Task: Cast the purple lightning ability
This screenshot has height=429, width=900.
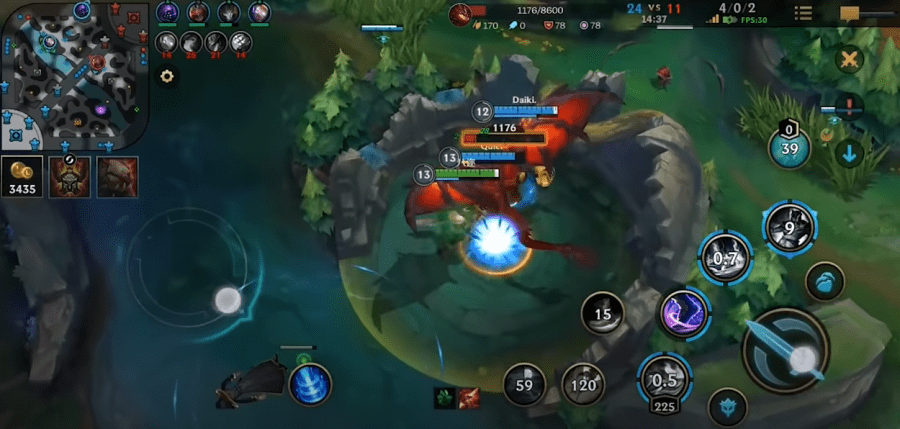Action: (684, 314)
